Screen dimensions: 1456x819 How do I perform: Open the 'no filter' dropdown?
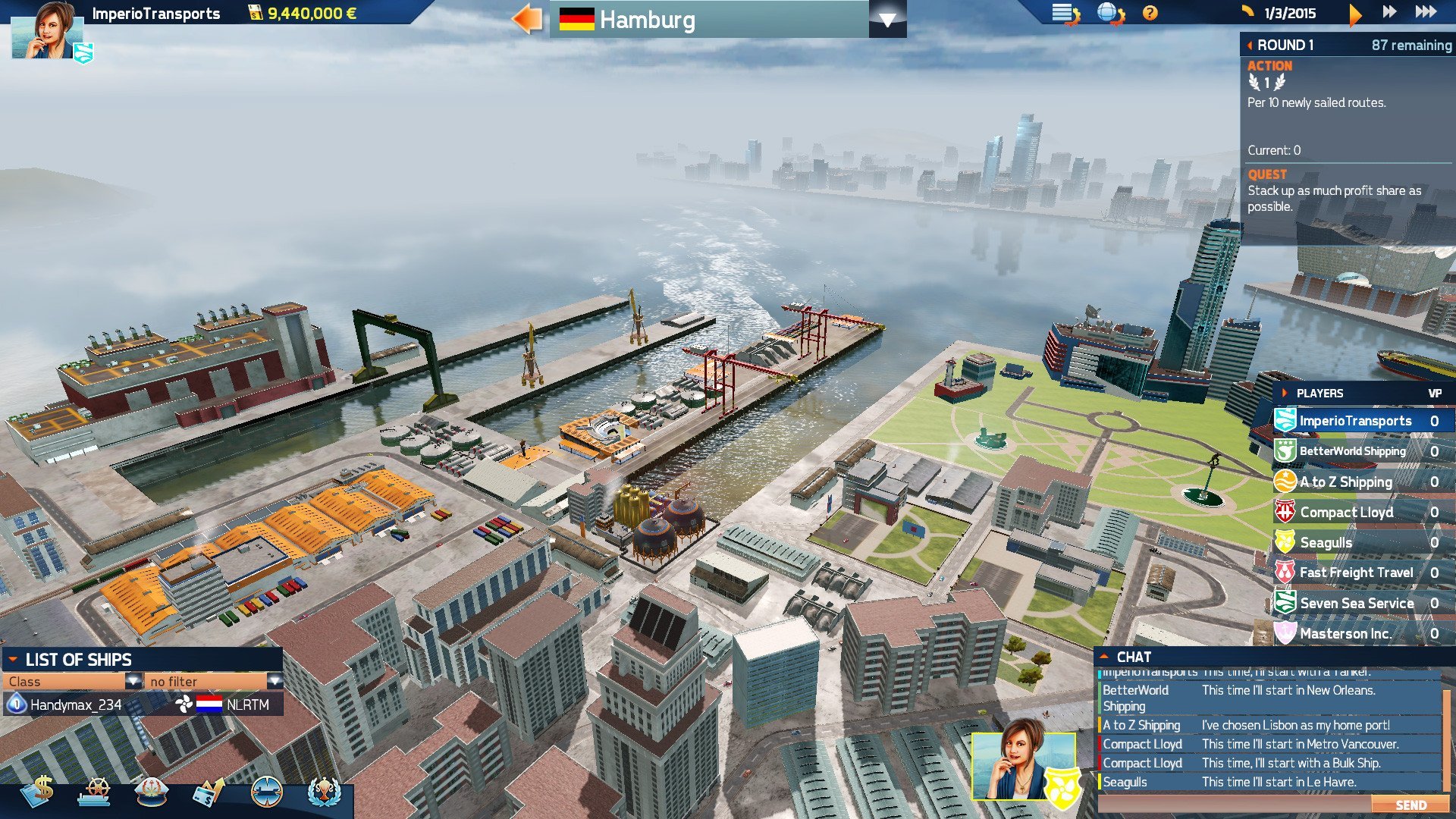(x=275, y=681)
